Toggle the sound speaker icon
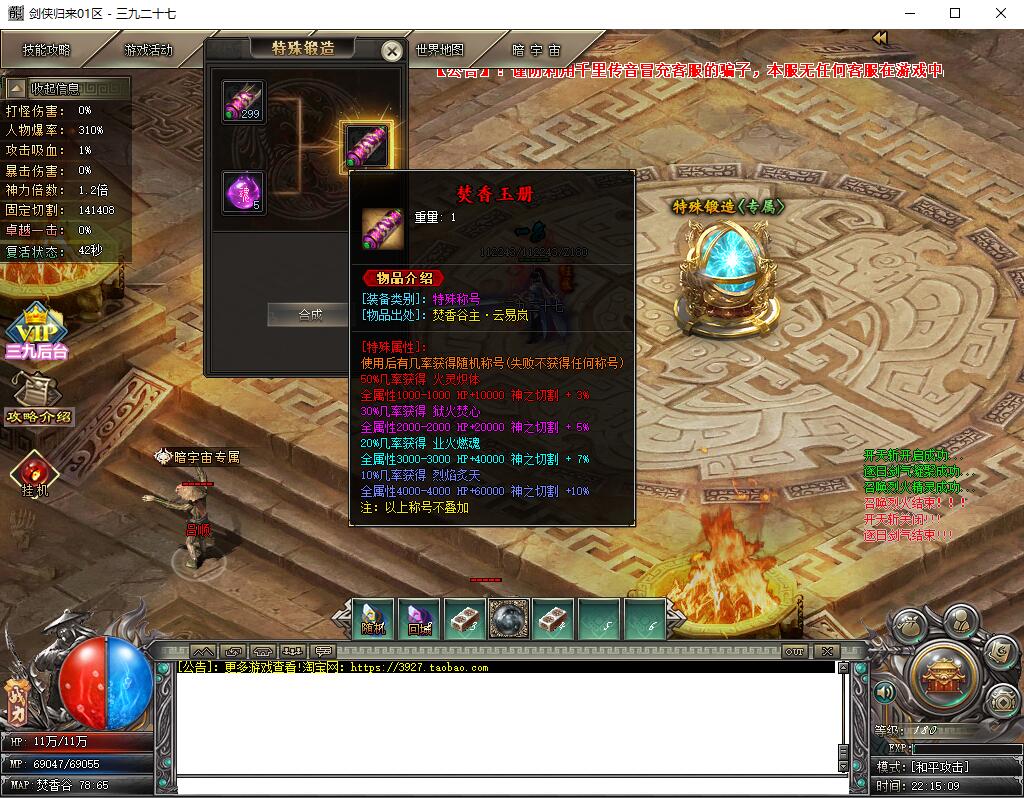The height and width of the screenshot is (798, 1024). coord(884,692)
